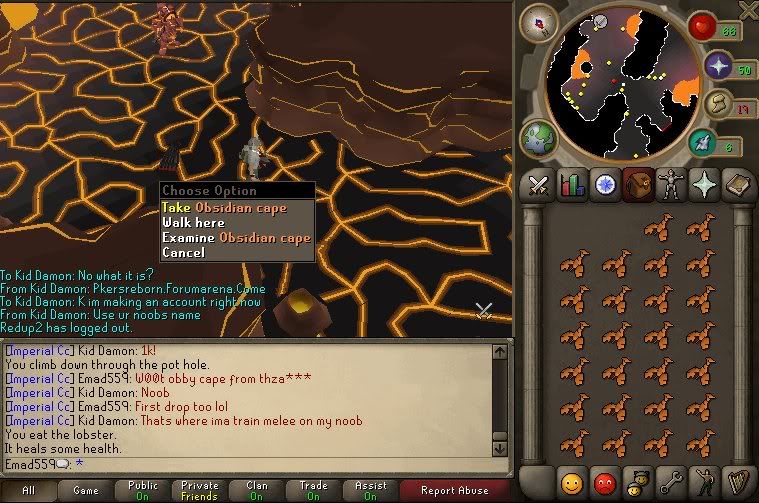
Task: Switch to the Stats tab
Action: click(x=572, y=185)
